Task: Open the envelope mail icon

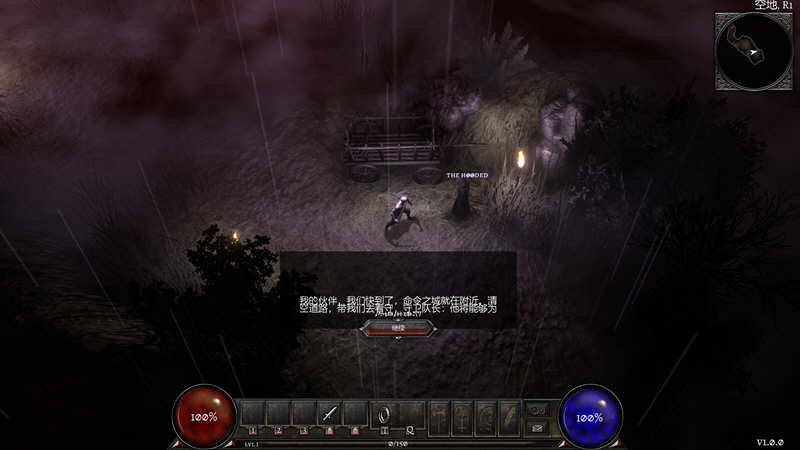Action: coord(537,427)
